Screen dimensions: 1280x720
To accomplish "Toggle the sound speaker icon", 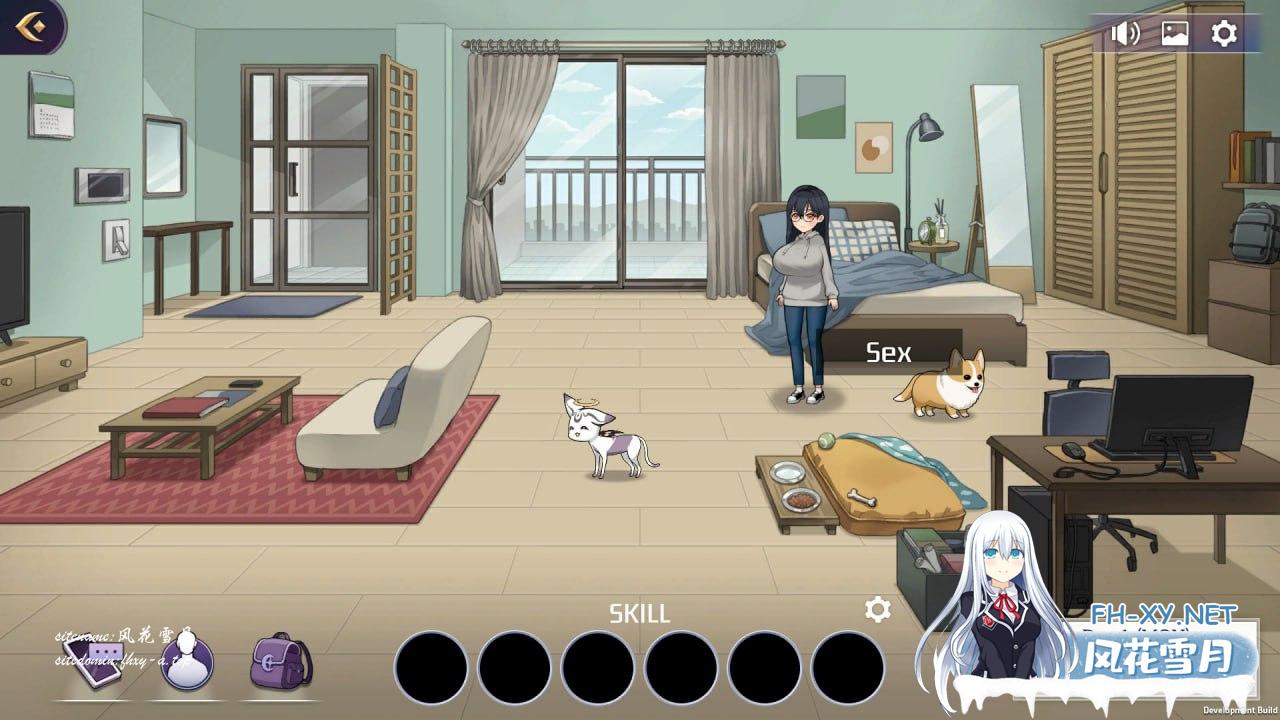I will coord(1125,34).
